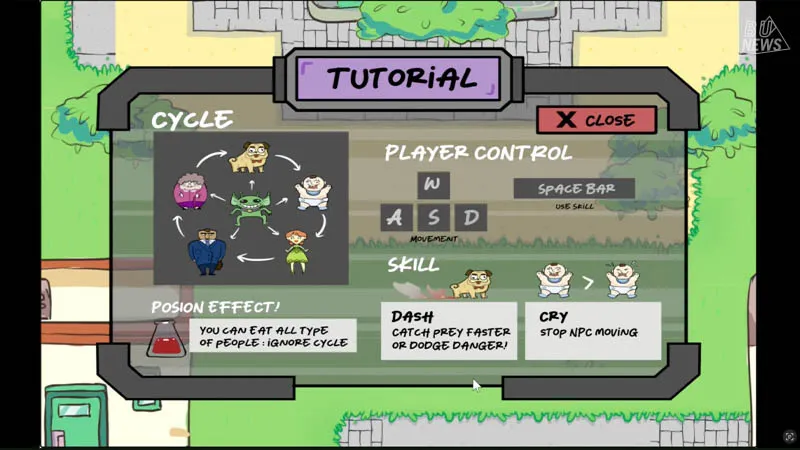
Task: Click the circular frame icon in the black margin
Action: [789, 437]
